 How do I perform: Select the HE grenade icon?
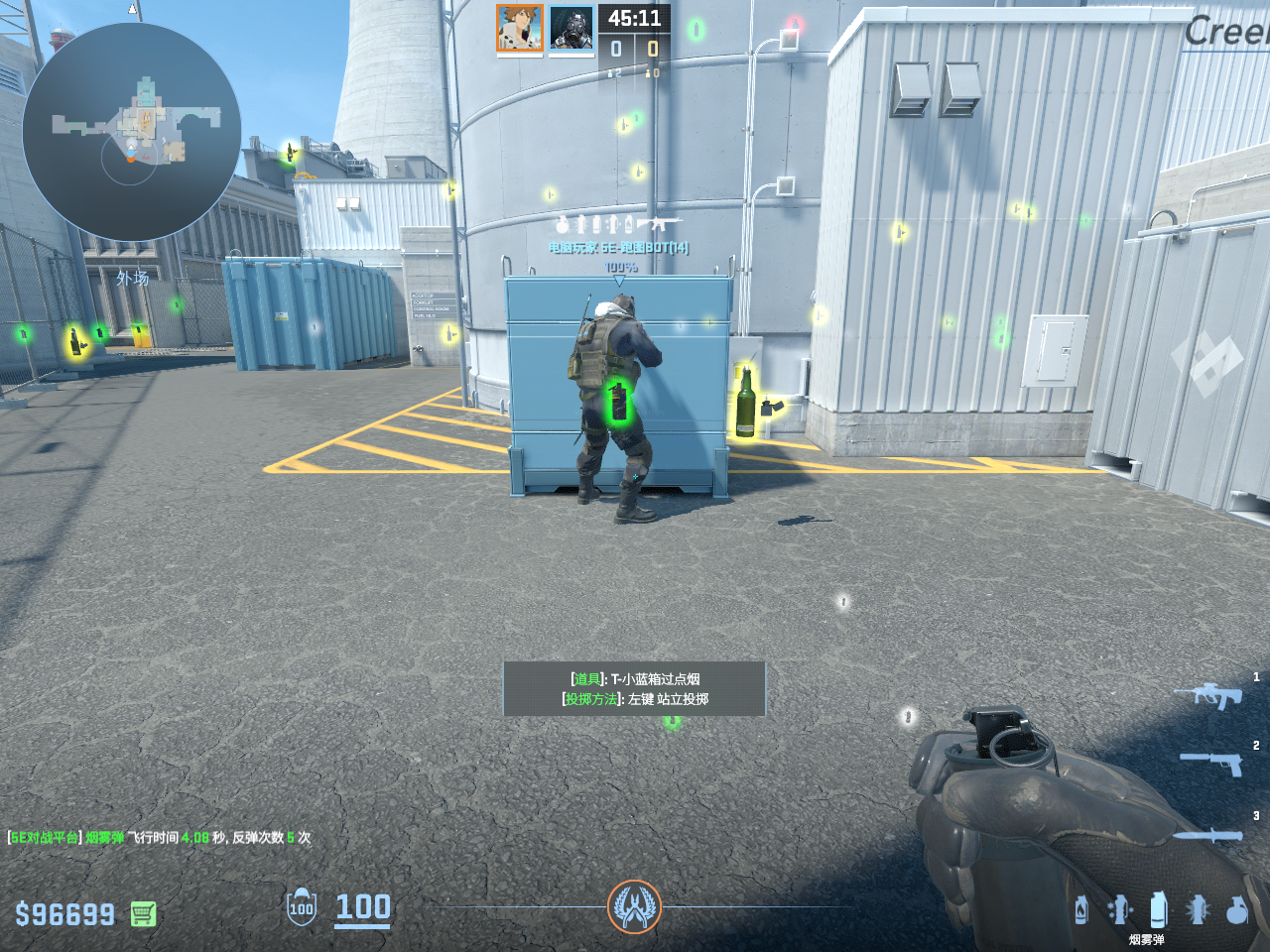pos(1236,909)
